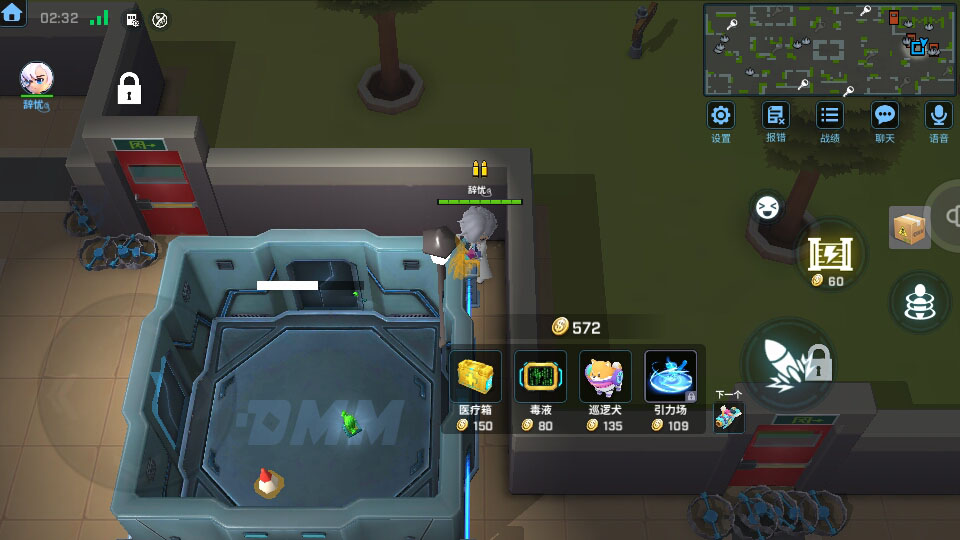
Task: Tap the 下一个 next item preview
Action: click(729, 415)
